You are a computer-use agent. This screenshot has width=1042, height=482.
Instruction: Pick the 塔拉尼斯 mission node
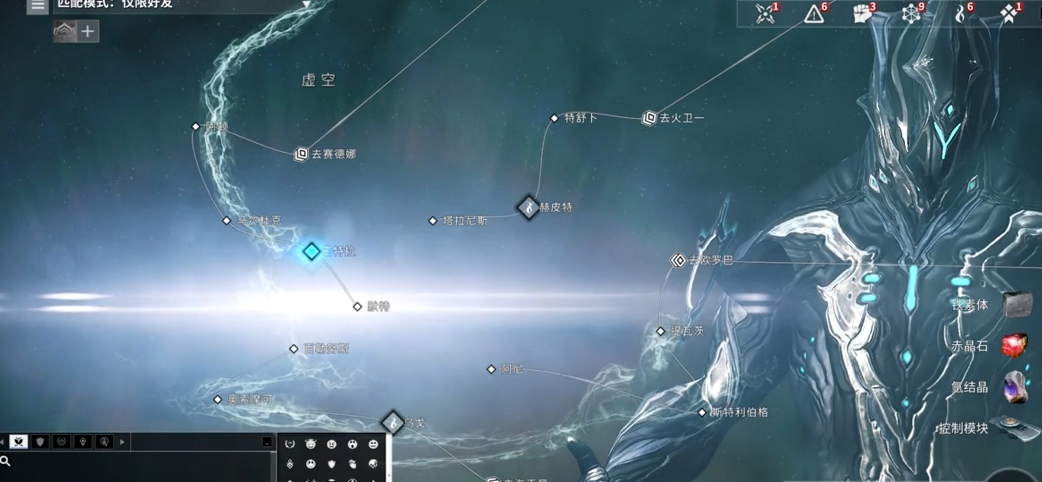[433, 220]
